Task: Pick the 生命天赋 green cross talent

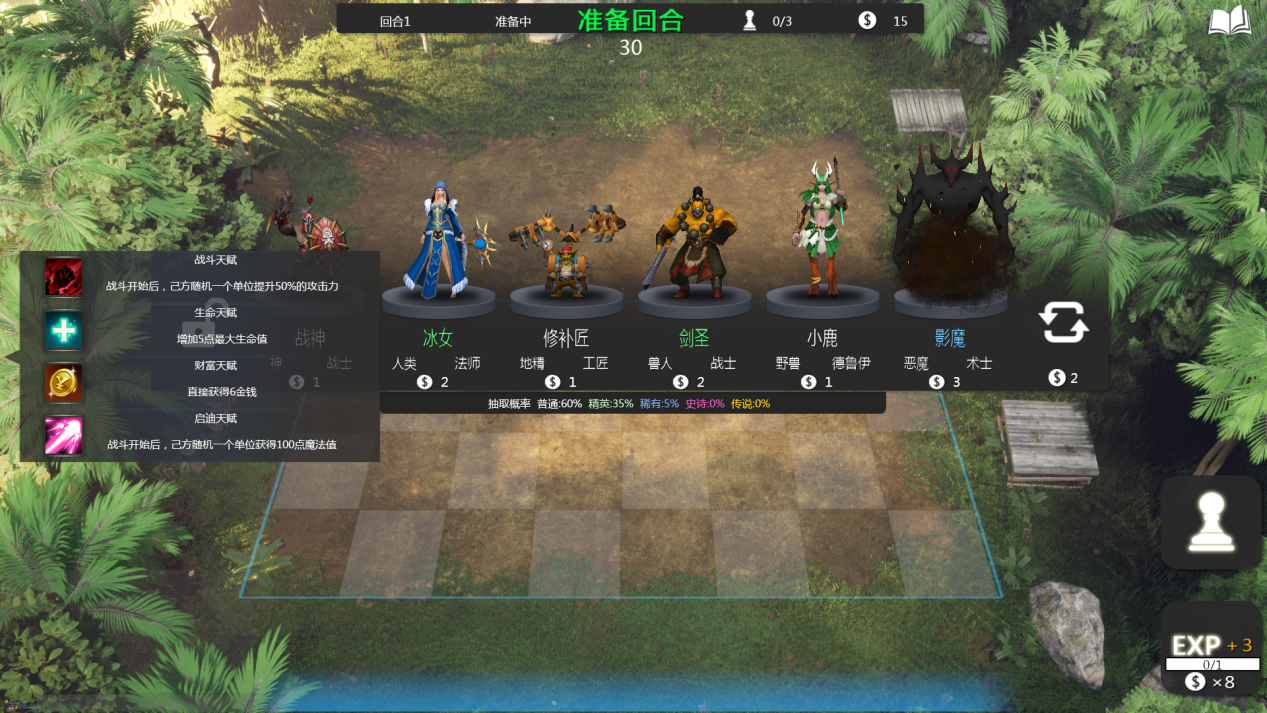Action: click(x=64, y=330)
